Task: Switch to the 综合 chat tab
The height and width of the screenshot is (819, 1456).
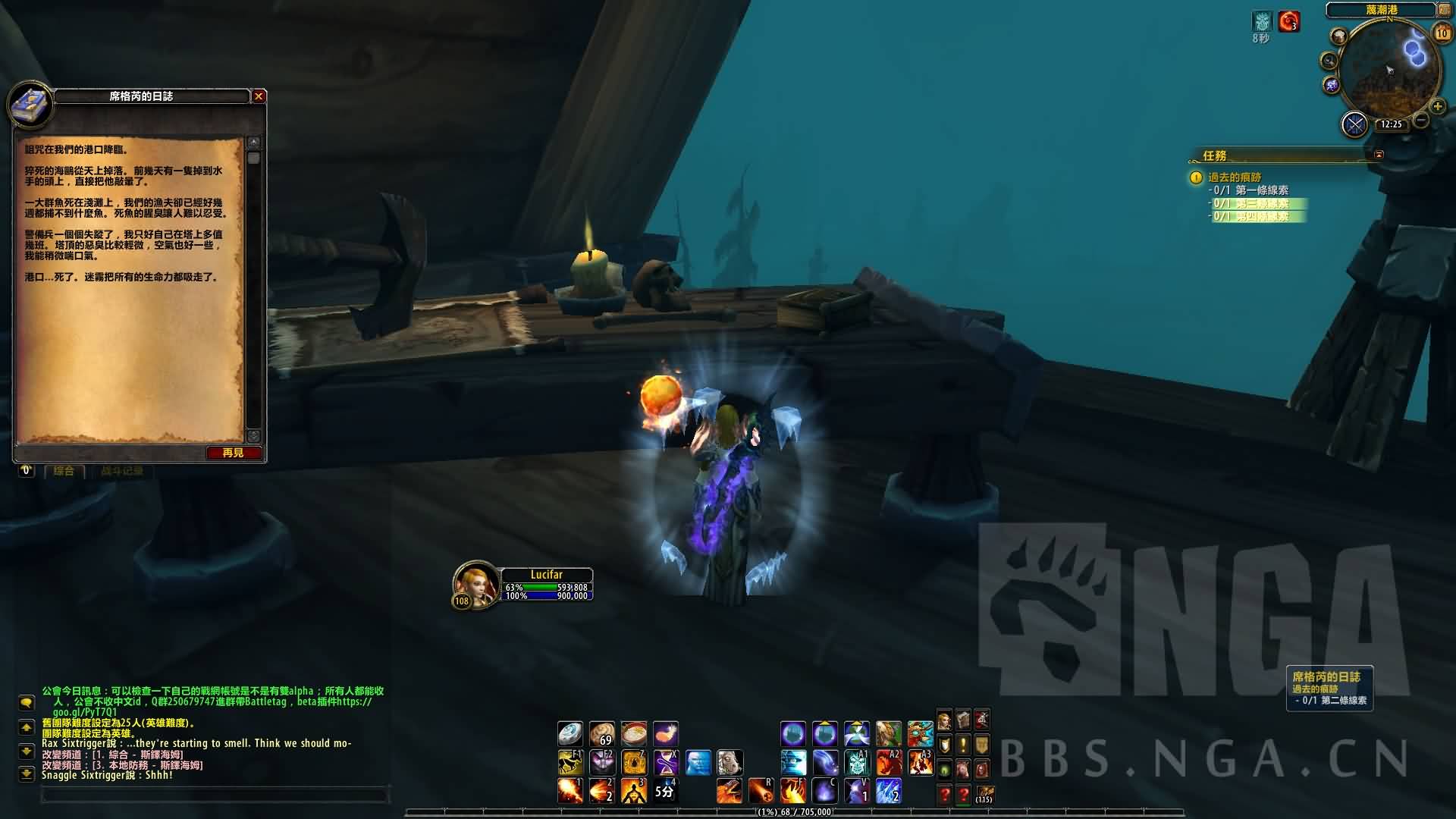Action: click(64, 471)
